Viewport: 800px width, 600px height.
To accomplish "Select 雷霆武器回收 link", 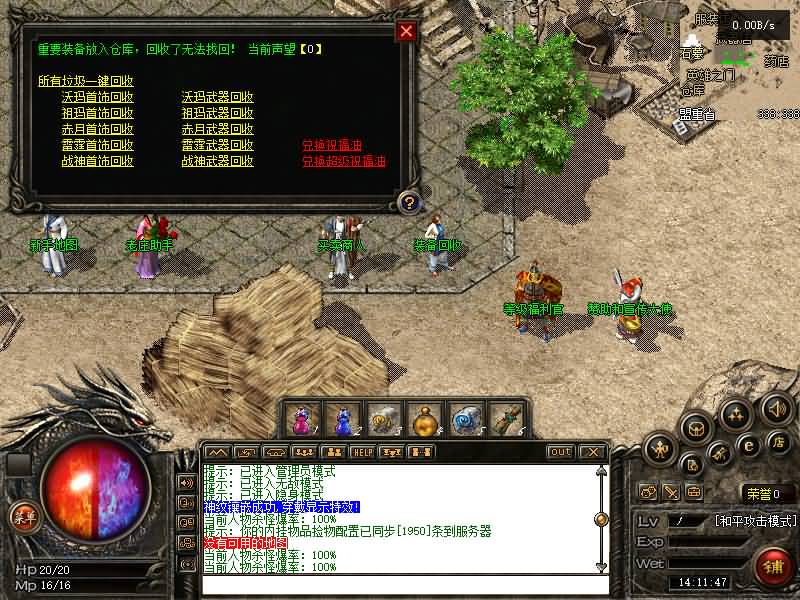I will pyautogui.click(x=217, y=145).
